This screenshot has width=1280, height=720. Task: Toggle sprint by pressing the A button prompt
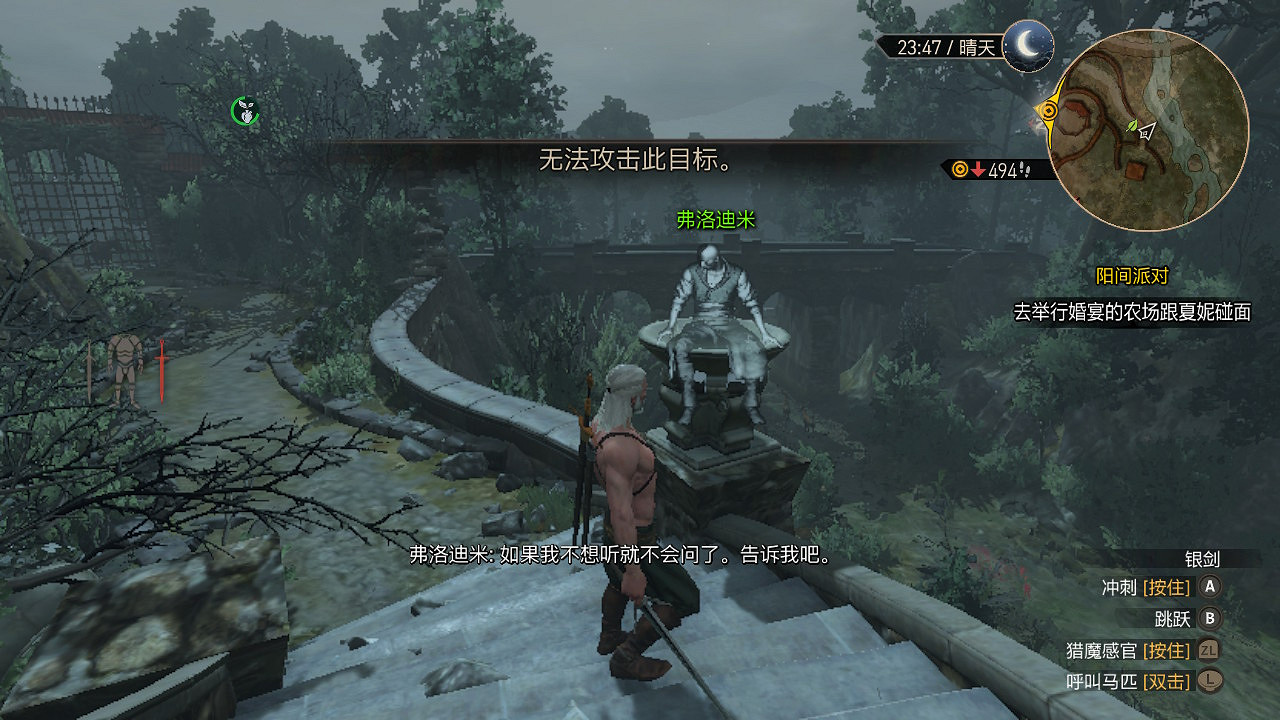[x=1210, y=588]
